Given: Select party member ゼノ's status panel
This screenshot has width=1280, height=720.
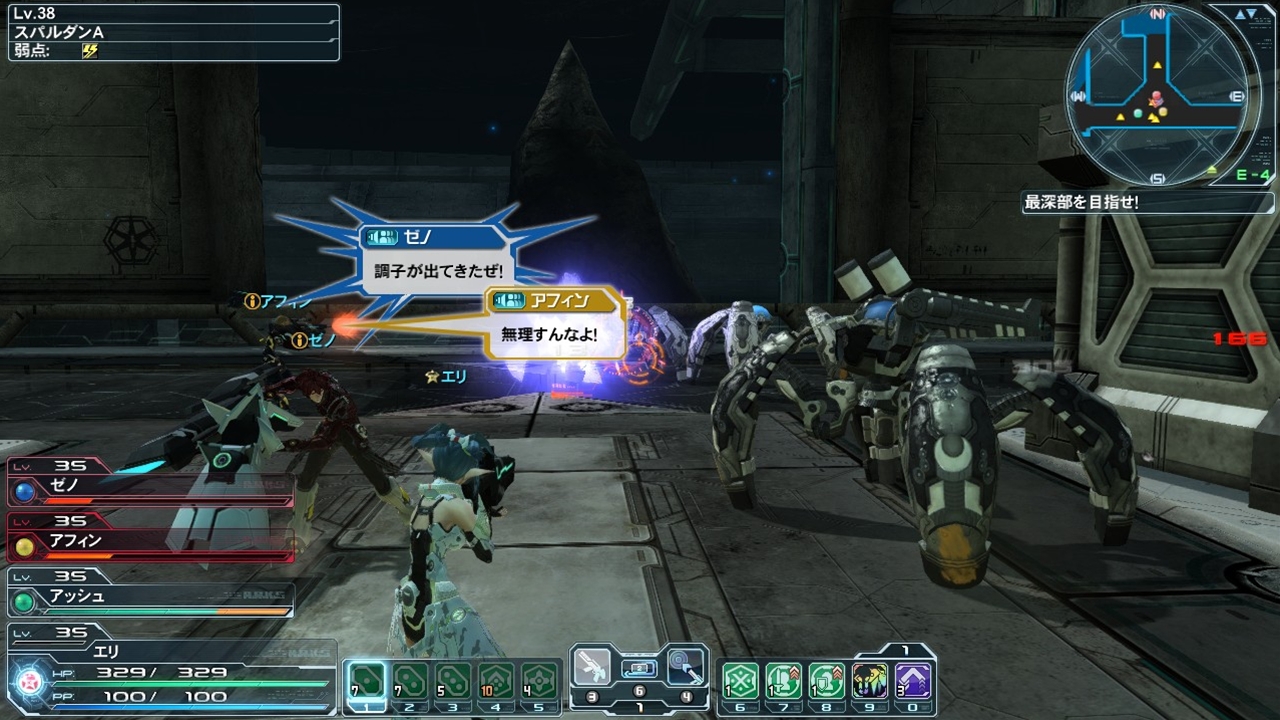Looking at the screenshot, I should point(150,490).
